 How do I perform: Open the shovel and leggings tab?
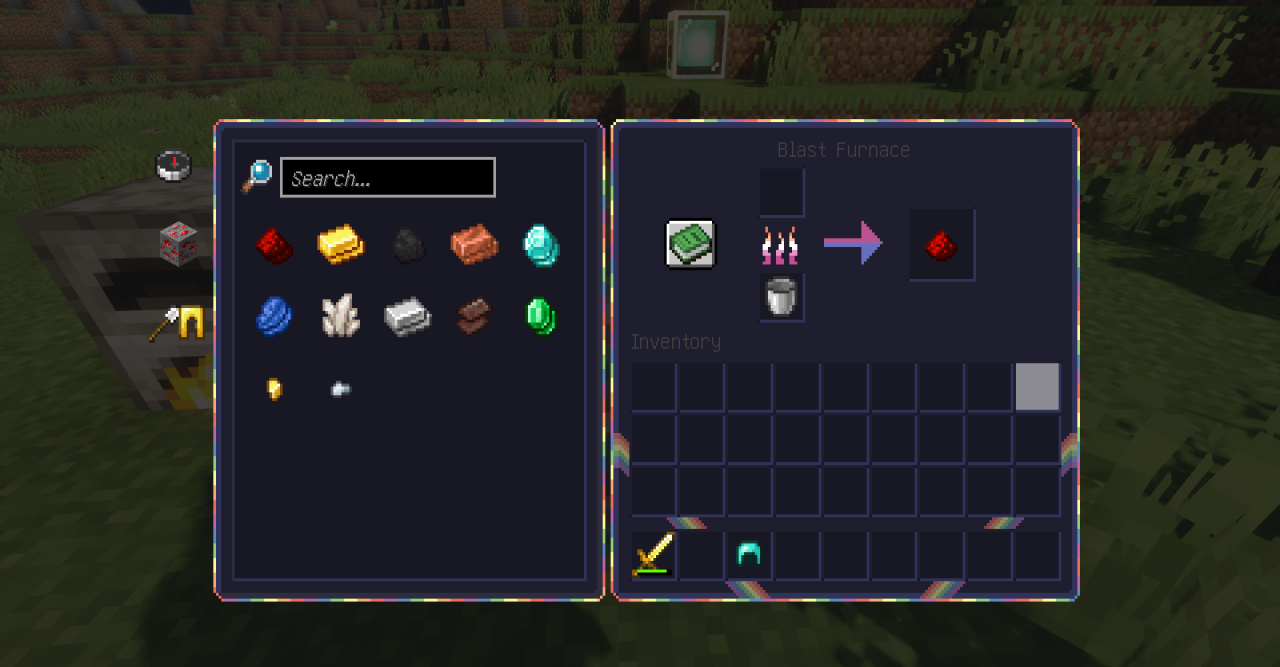[x=178, y=324]
